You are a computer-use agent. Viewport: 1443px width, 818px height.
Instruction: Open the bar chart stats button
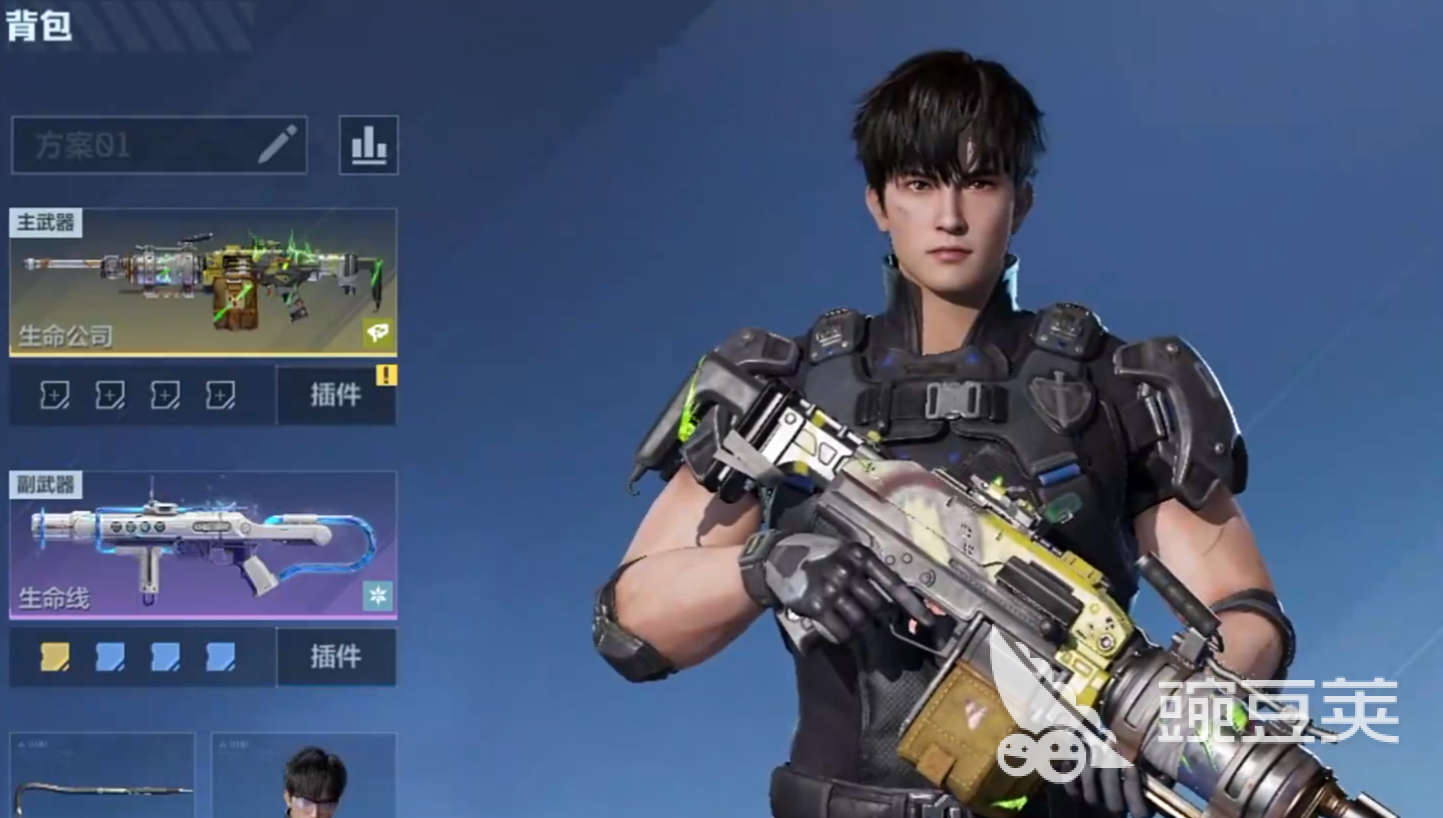[x=368, y=146]
